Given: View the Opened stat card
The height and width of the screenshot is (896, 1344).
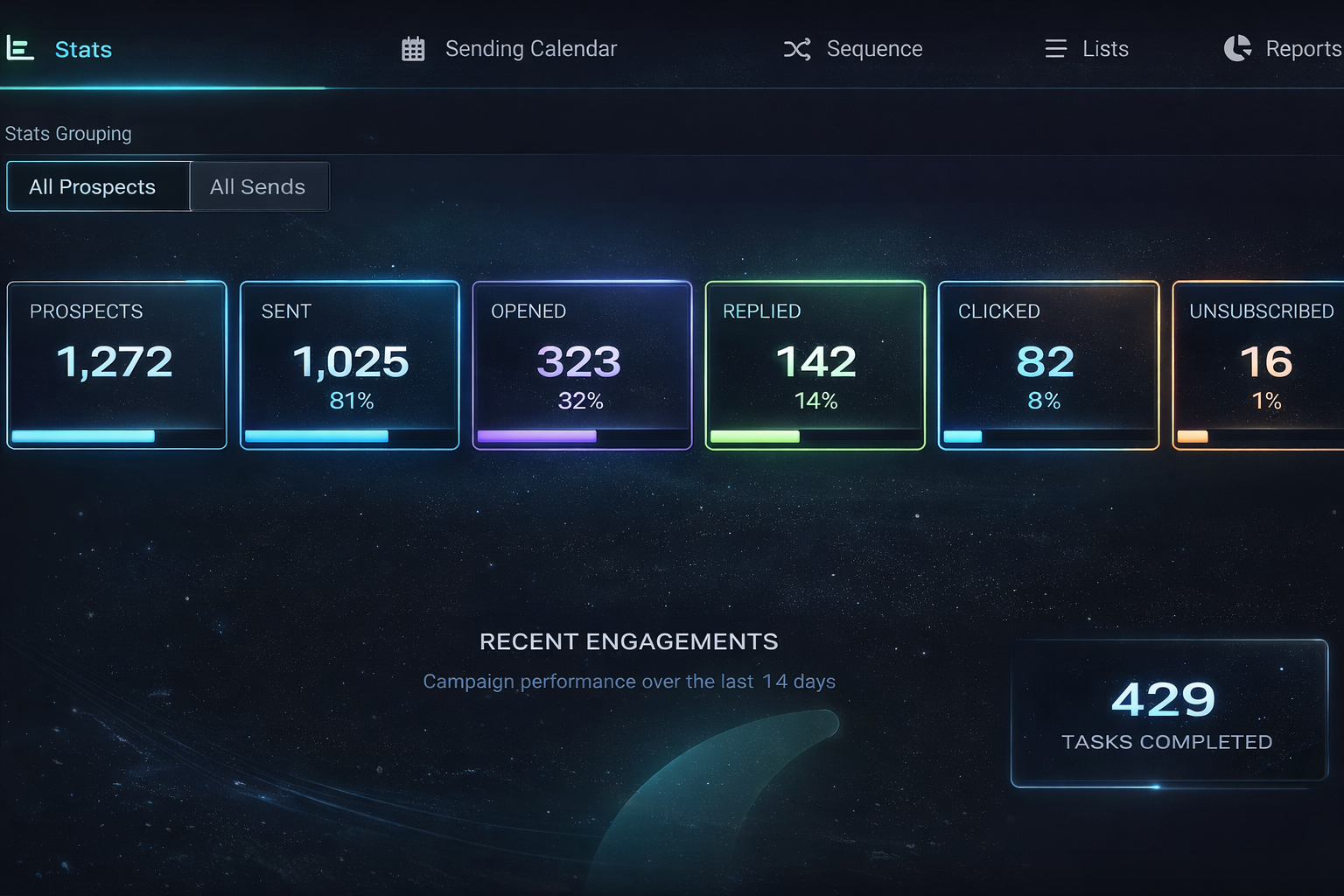Looking at the screenshot, I should click(582, 365).
